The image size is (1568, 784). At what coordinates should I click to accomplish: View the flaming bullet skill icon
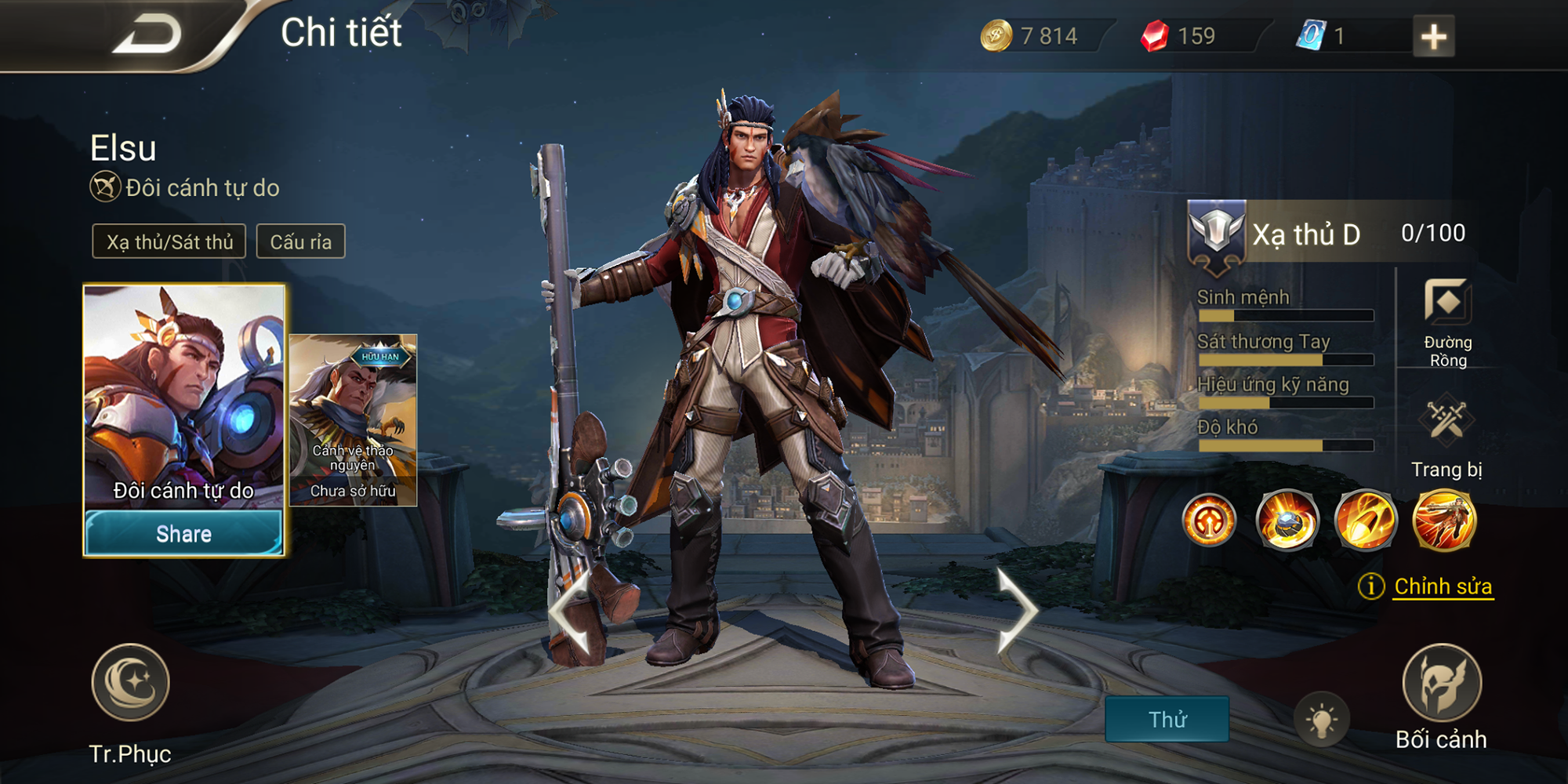pos(1366,520)
